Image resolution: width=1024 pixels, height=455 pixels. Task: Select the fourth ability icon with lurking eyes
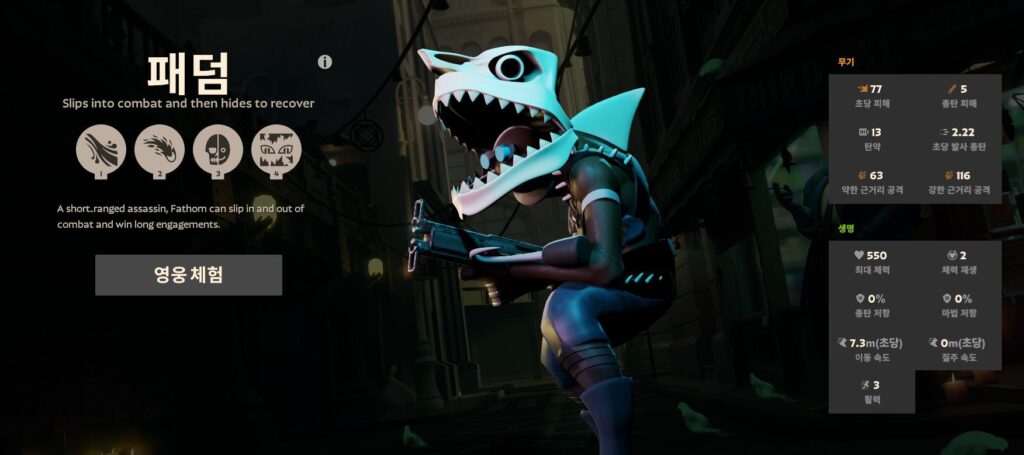(276, 149)
